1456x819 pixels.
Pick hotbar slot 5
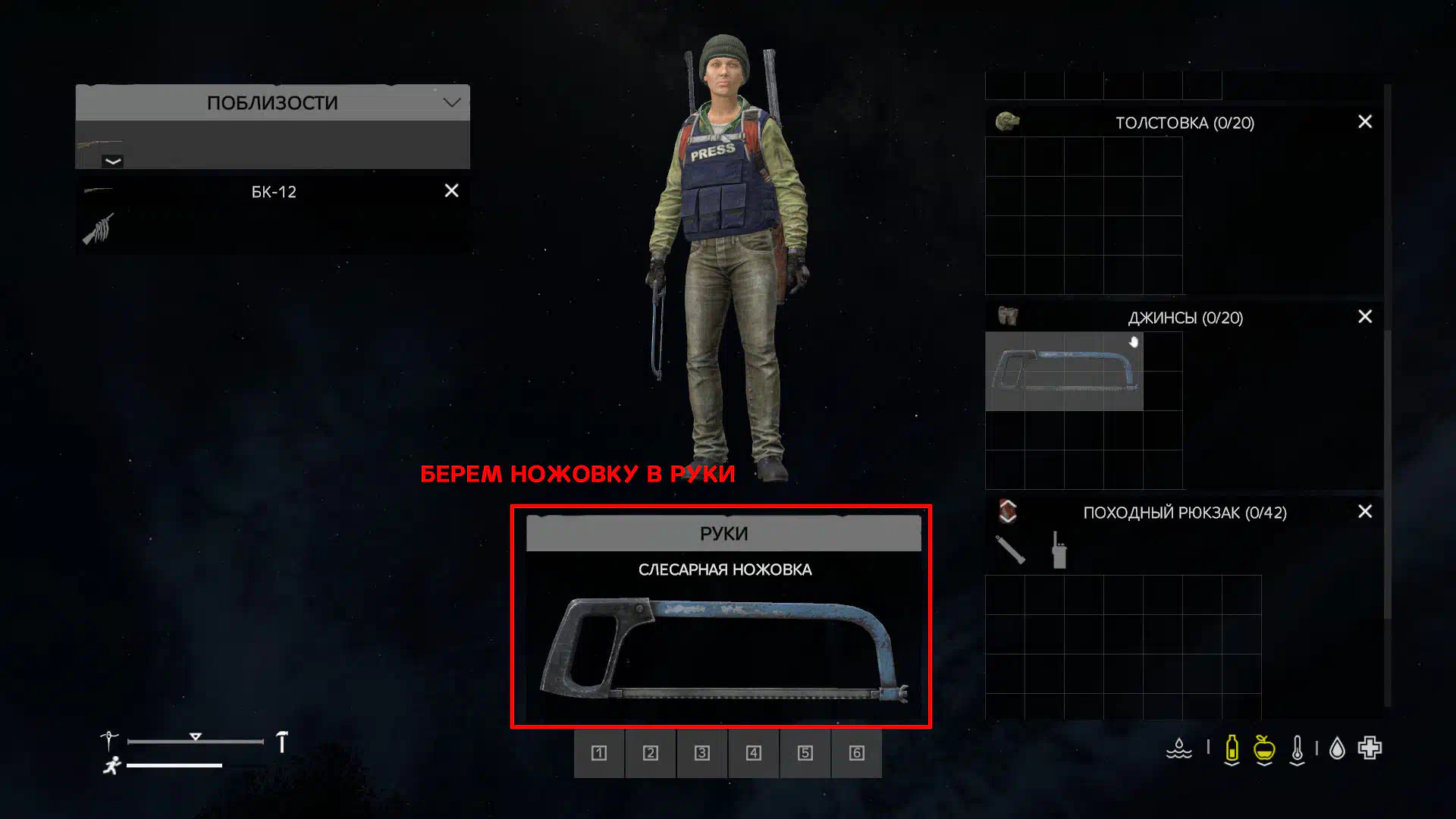pyautogui.click(x=805, y=753)
